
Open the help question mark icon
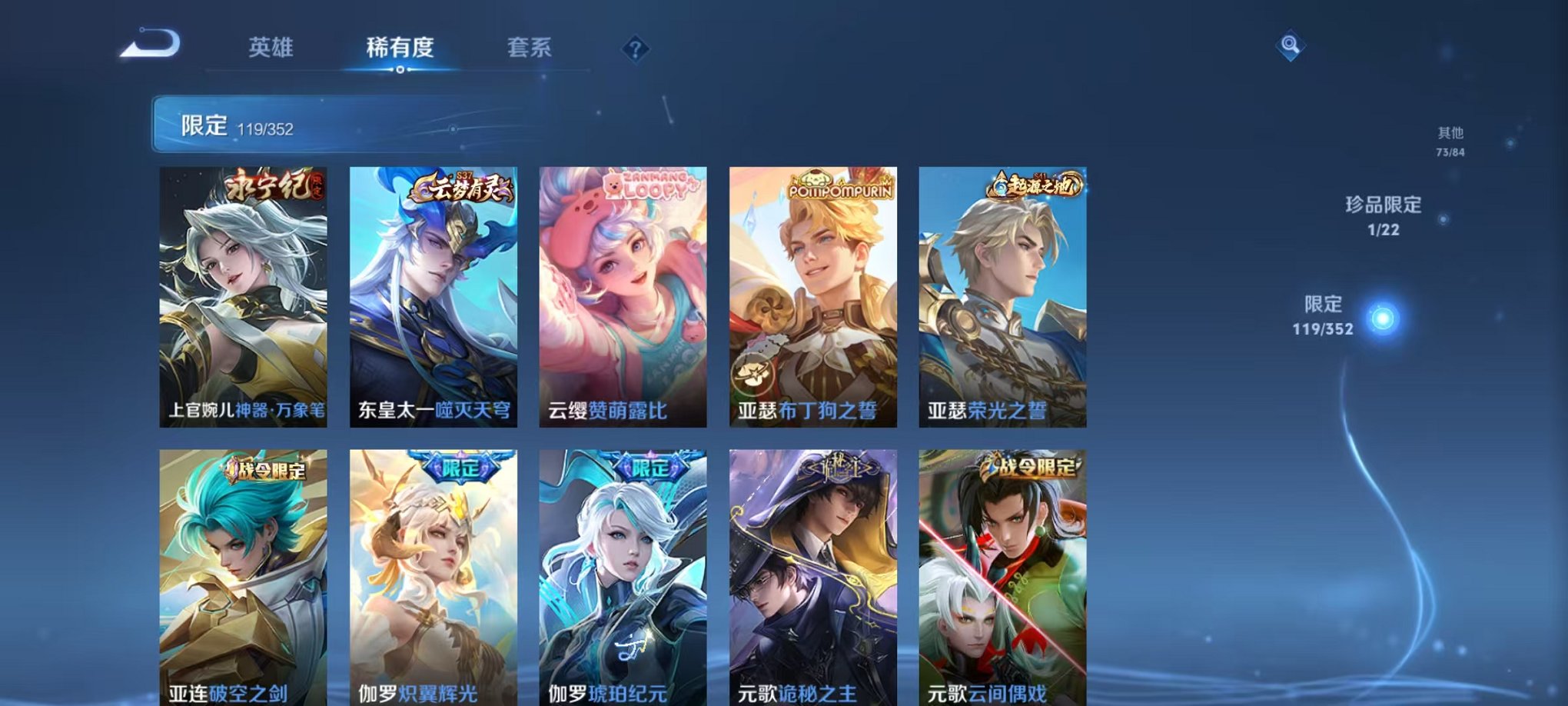(x=635, y=49)
